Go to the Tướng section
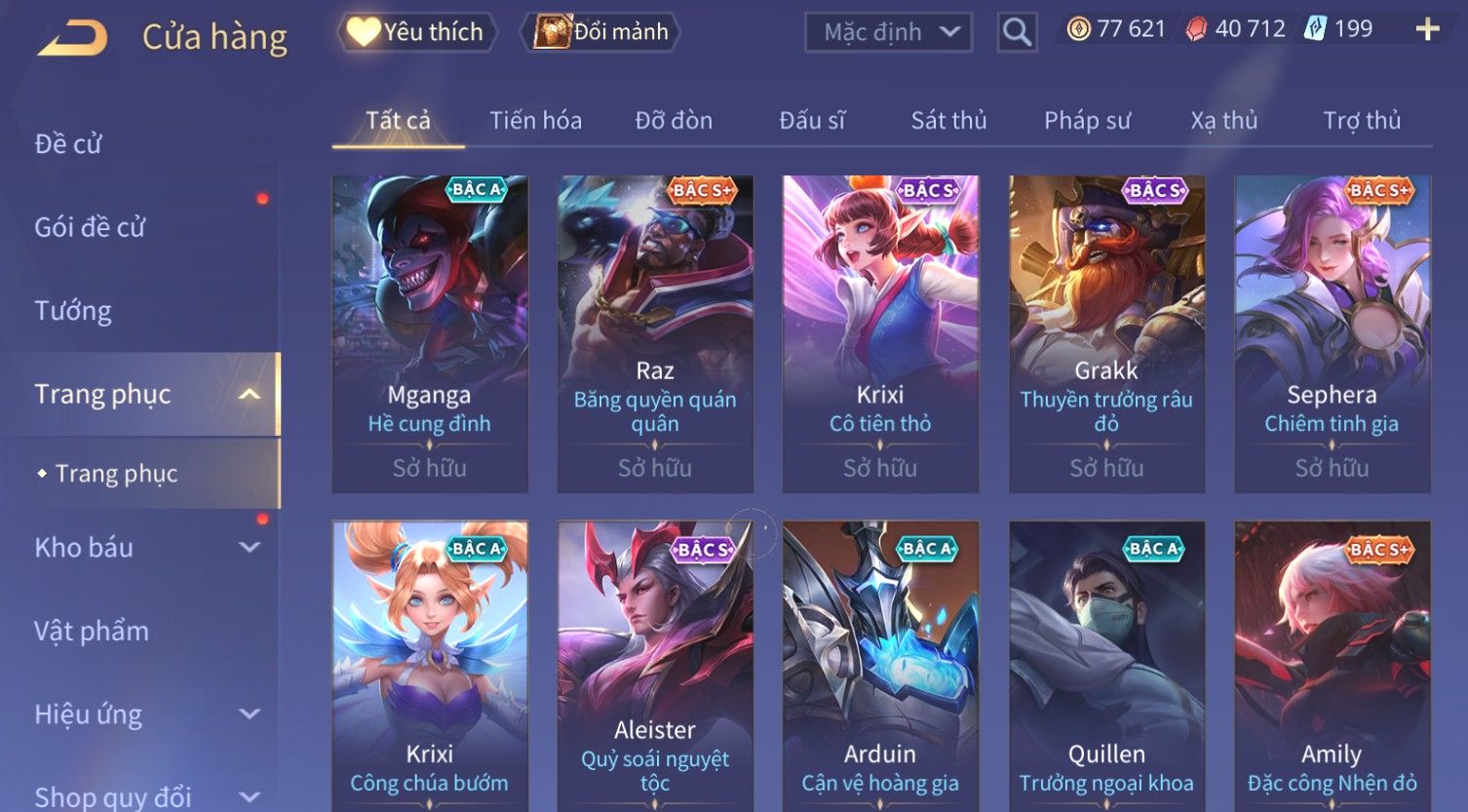1468x812 pixels. 73,311
